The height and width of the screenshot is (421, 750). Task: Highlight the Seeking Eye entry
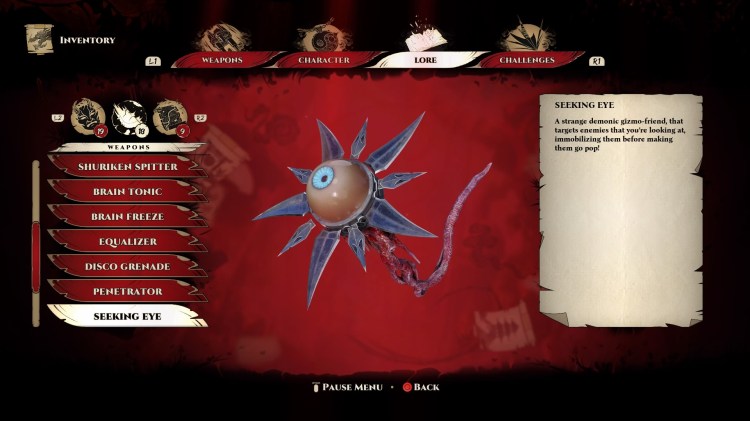point(128,316)
